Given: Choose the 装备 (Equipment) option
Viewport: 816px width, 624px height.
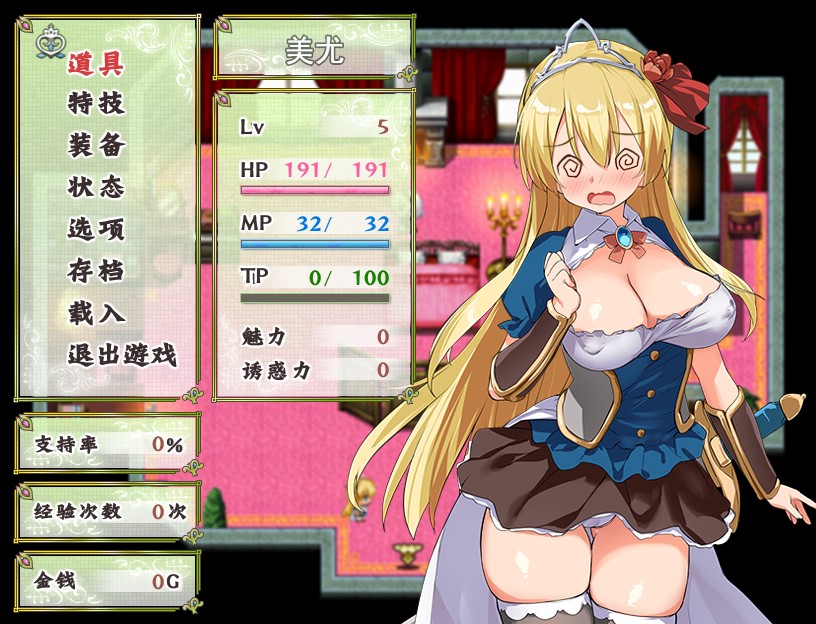Looking at the screenshot, I should click(x=96, y=146).
